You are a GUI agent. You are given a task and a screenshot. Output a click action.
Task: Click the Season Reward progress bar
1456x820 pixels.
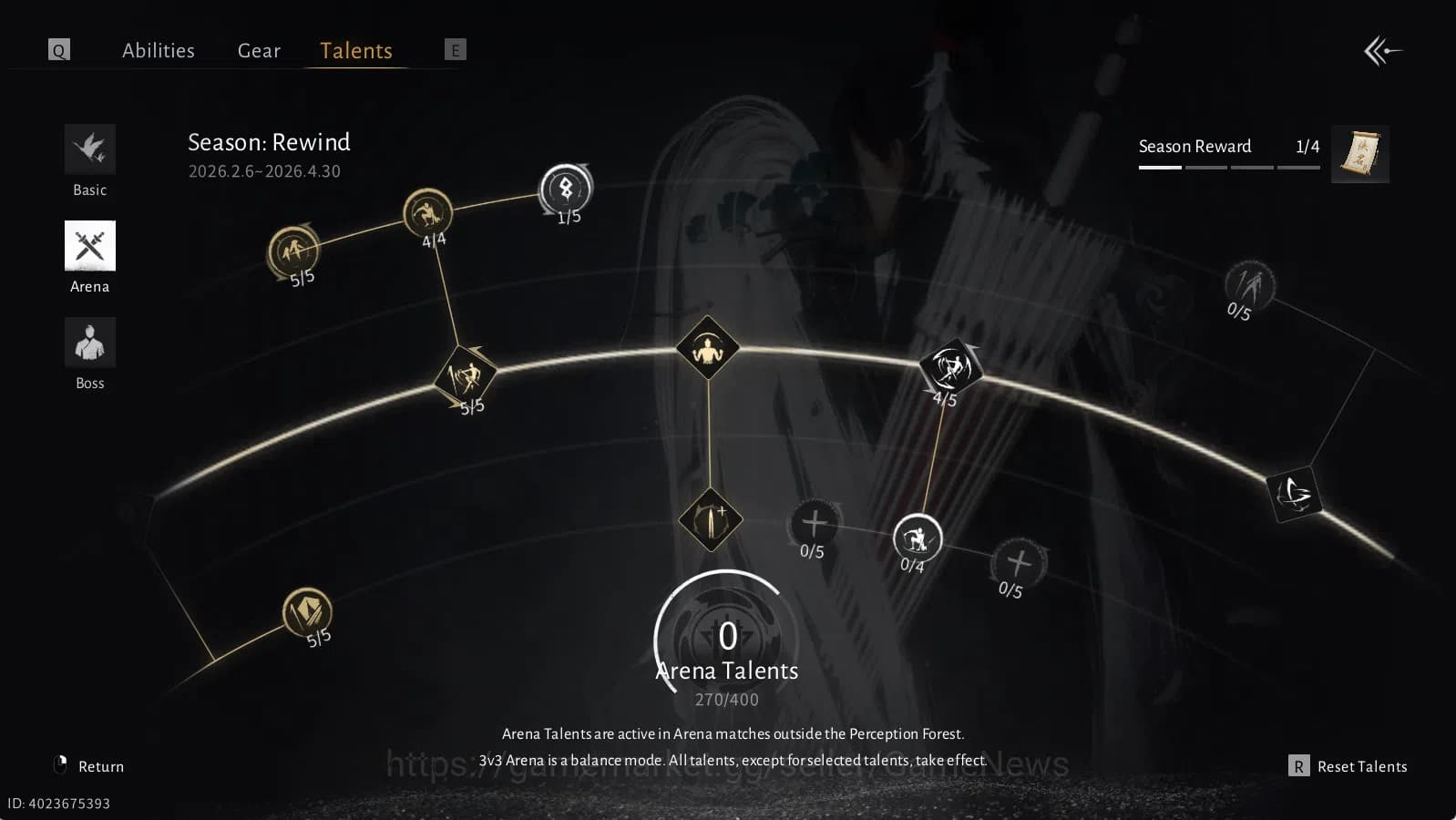click(x=1230, y=167)
